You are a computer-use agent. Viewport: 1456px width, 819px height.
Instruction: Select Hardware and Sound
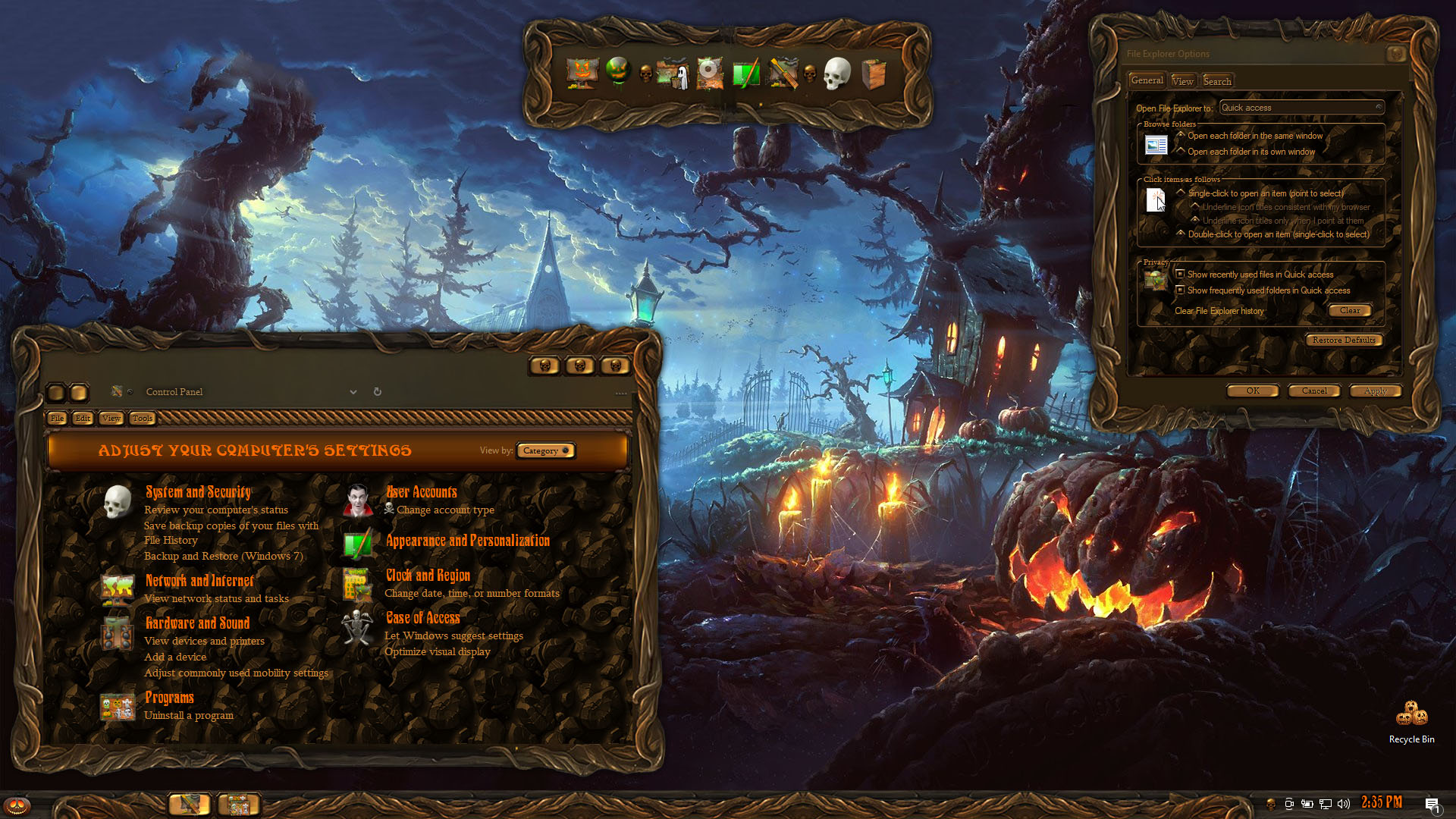(x=197, y=623)
